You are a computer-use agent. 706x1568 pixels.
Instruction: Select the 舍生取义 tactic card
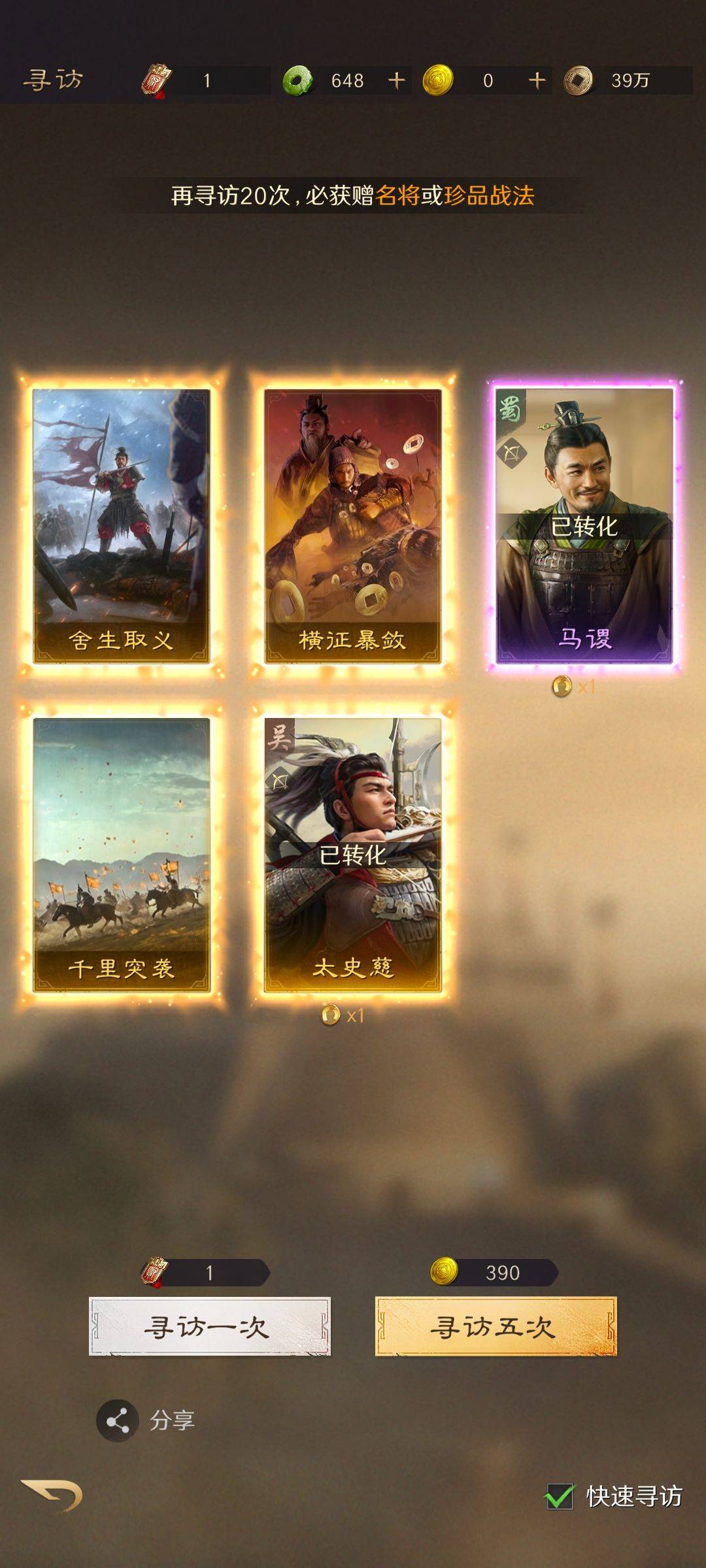[x=122, y=526]
